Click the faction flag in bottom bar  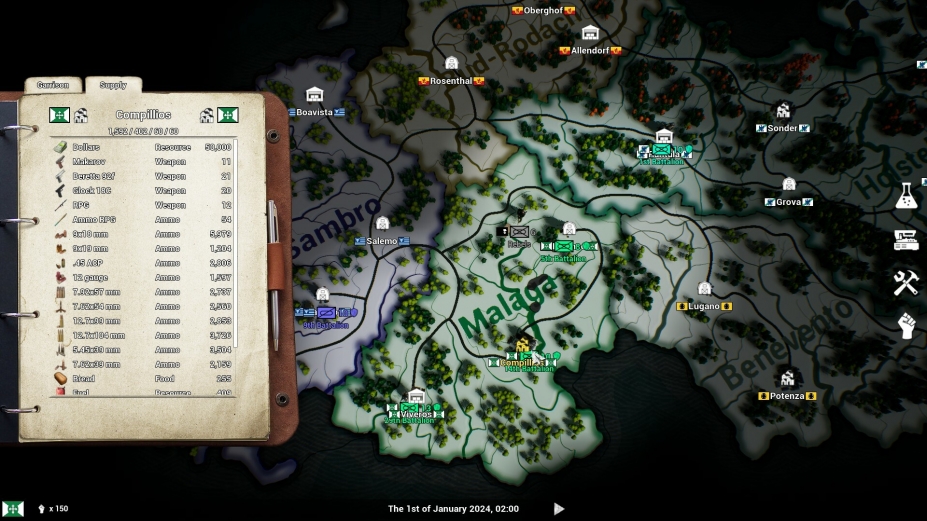click(x=13, y=509)
